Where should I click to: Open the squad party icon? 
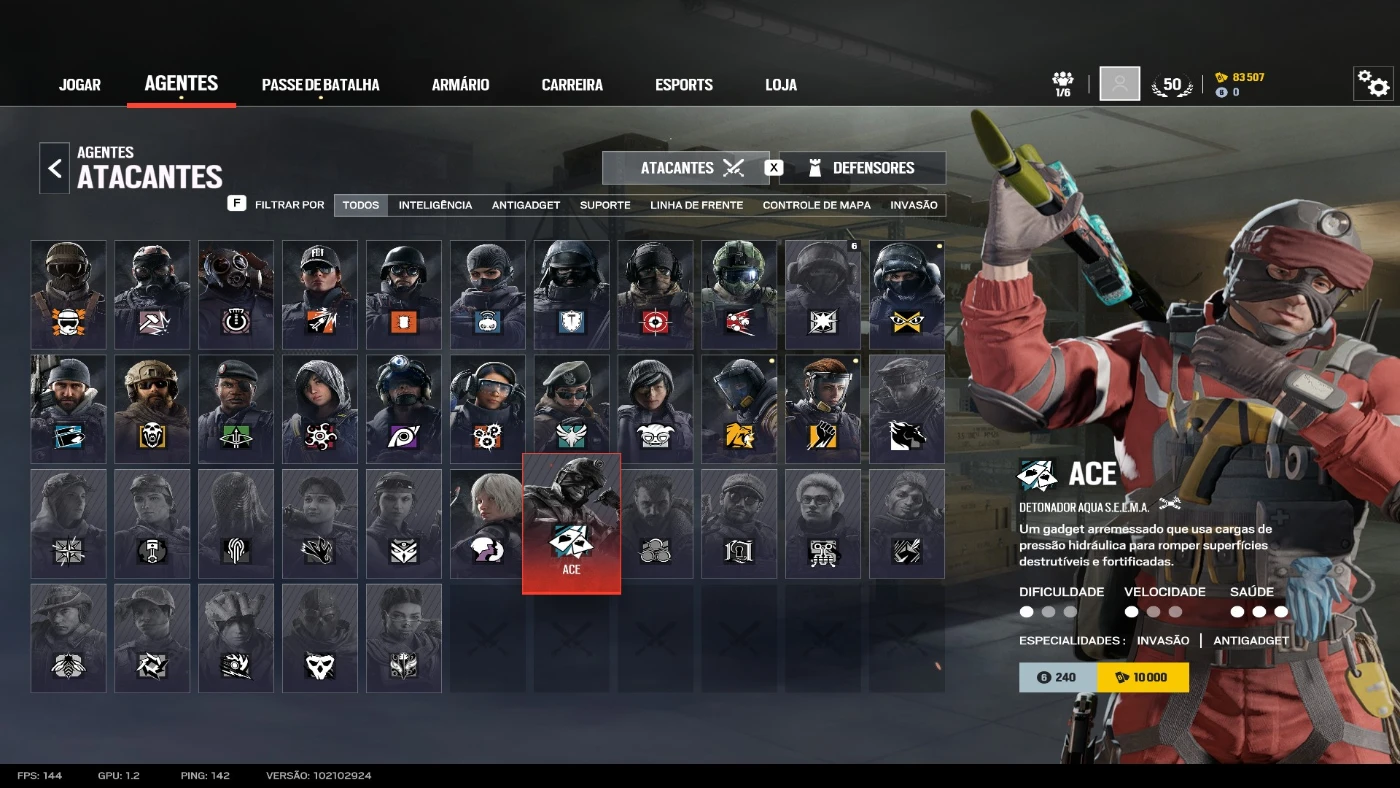click(x=1063, y=83)
